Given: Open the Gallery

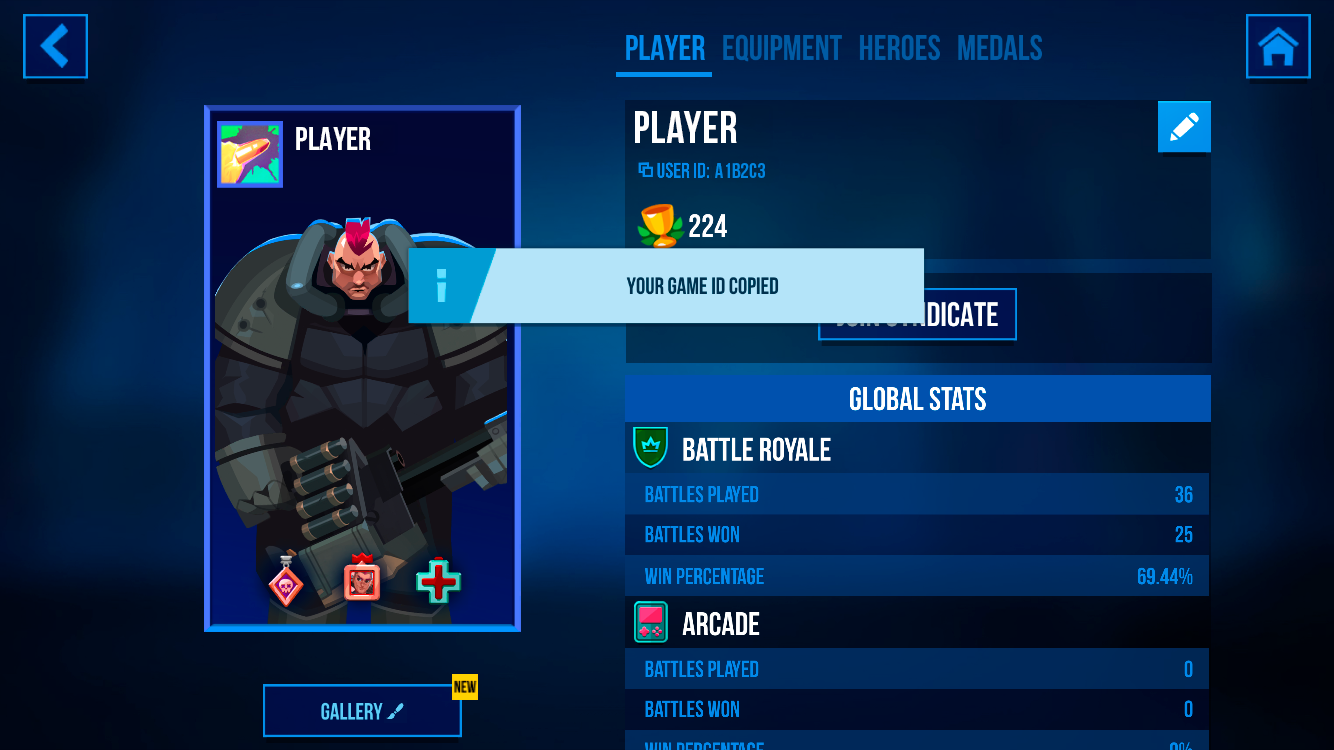Looking at the screenshot, I should [x=362, y=711].
